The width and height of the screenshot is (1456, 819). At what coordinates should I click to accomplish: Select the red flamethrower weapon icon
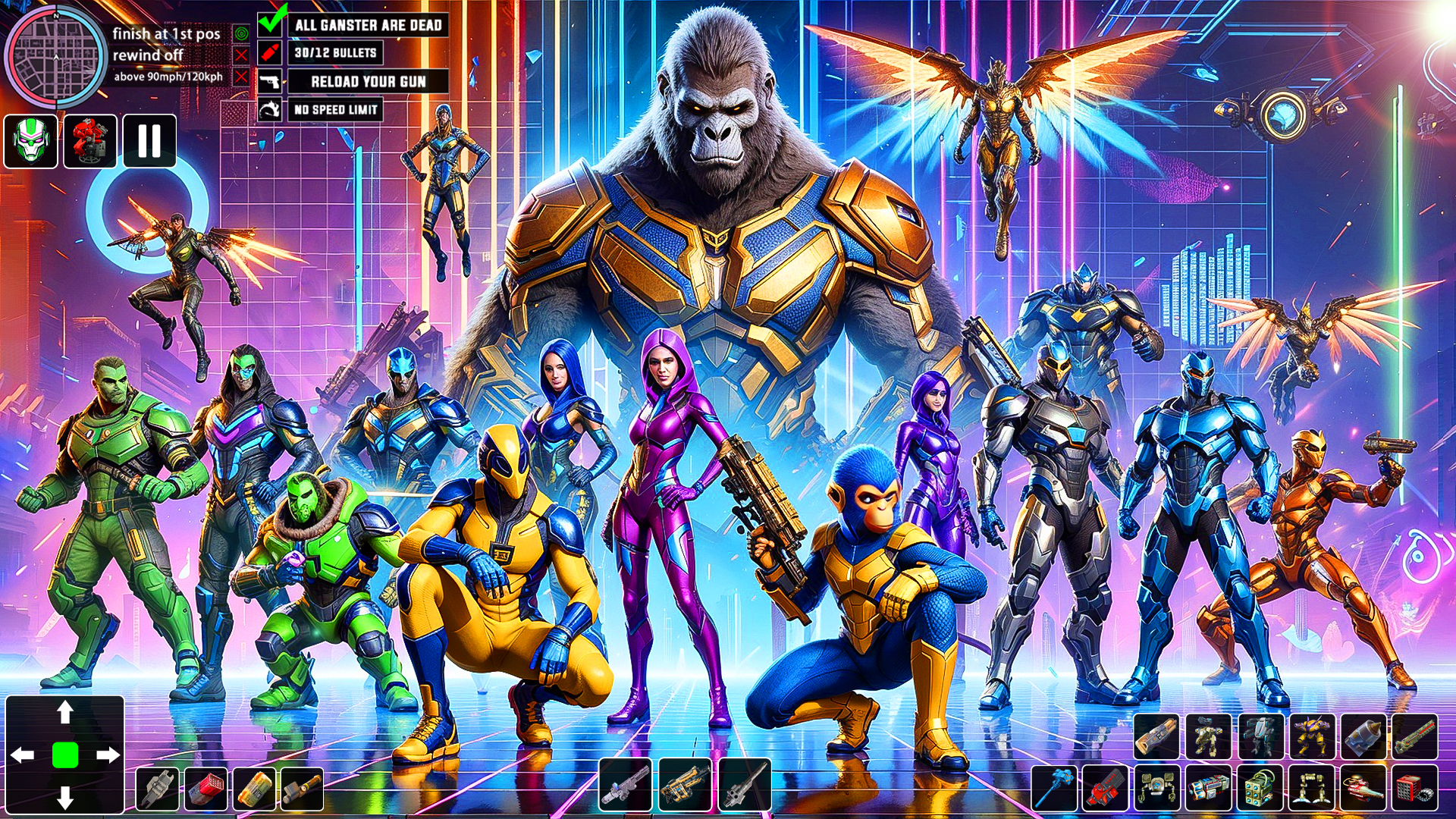click(x=1361, y=791)
